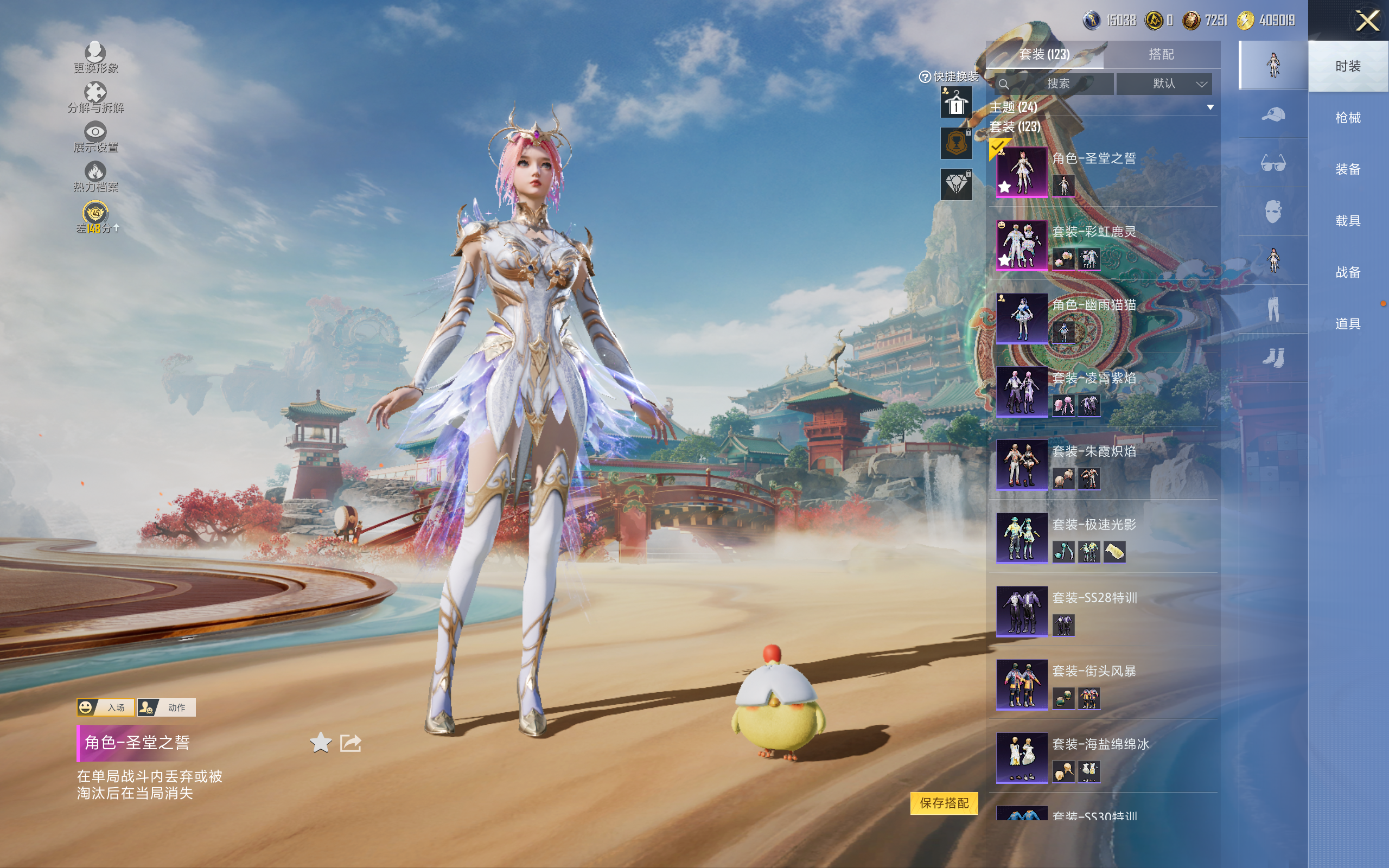Go to the 载具 category

(1347, 221)
